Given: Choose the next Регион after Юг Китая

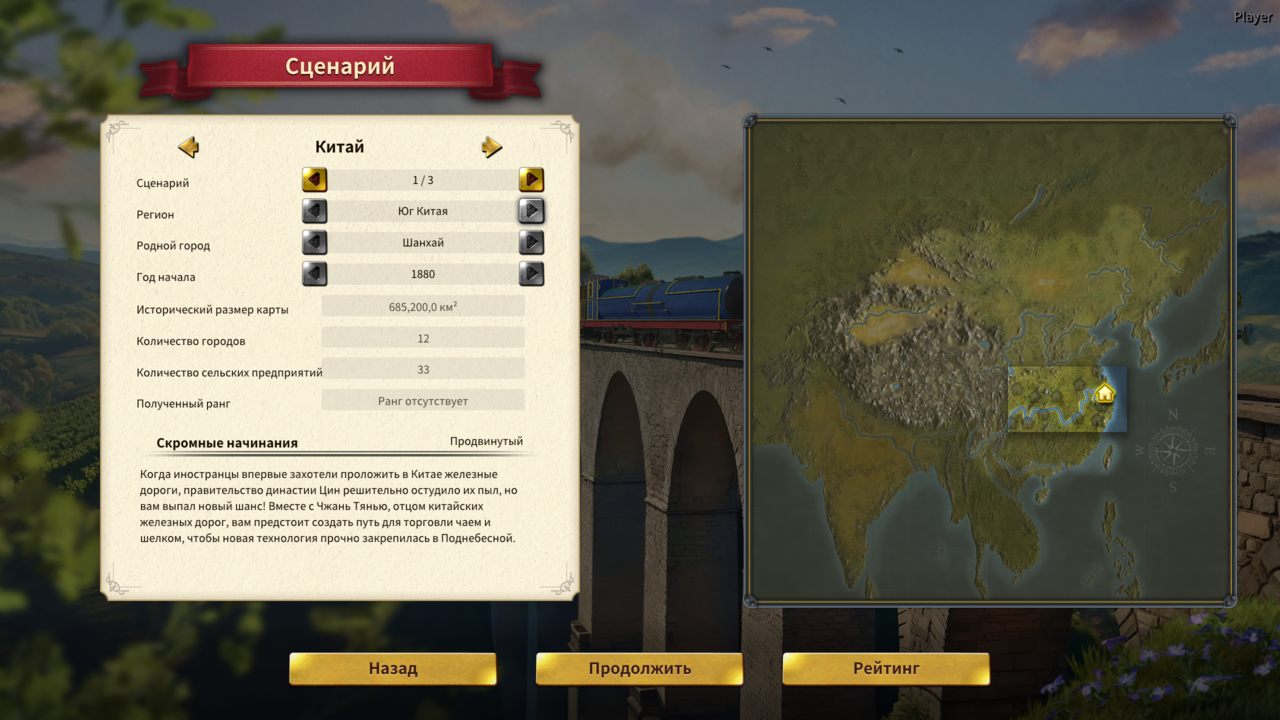Looking at the screenshot, I should [531, 211].
